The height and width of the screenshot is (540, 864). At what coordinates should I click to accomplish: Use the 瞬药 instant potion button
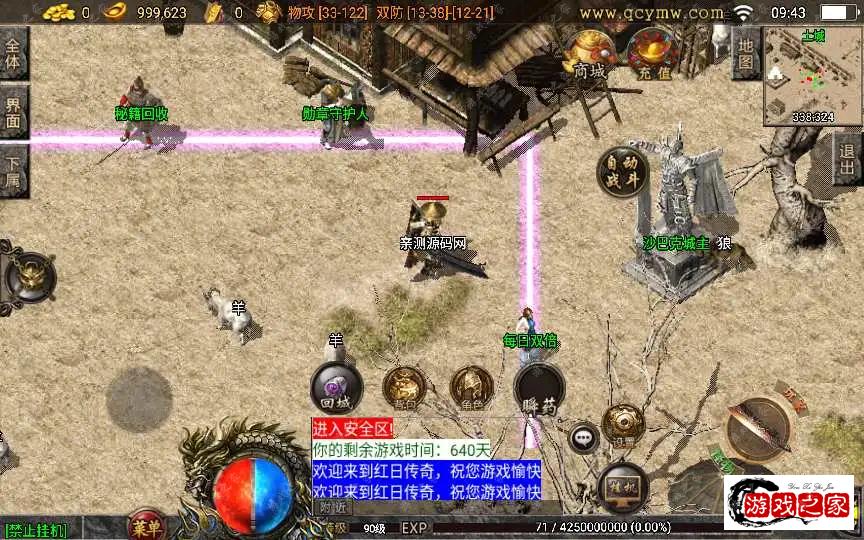click(540, 389)
